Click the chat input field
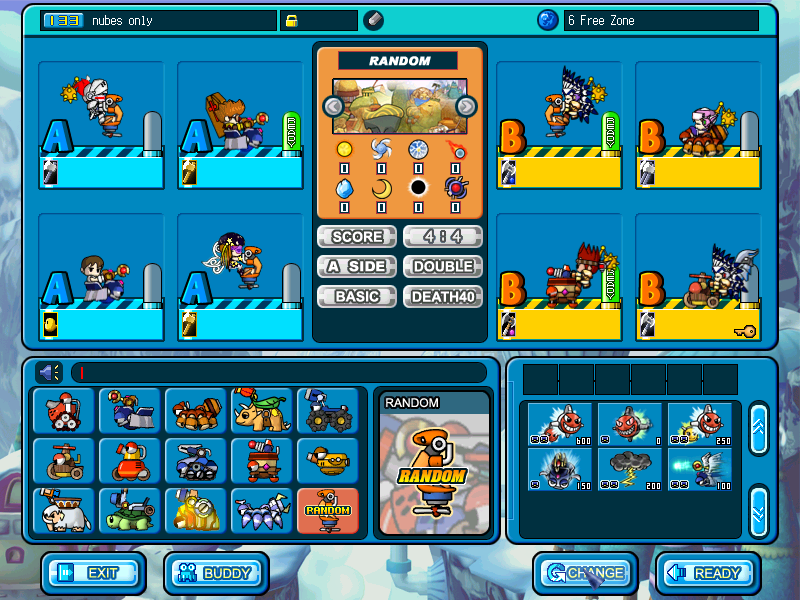Viewport: 800px width, 600px height. [x=278, y=372]
